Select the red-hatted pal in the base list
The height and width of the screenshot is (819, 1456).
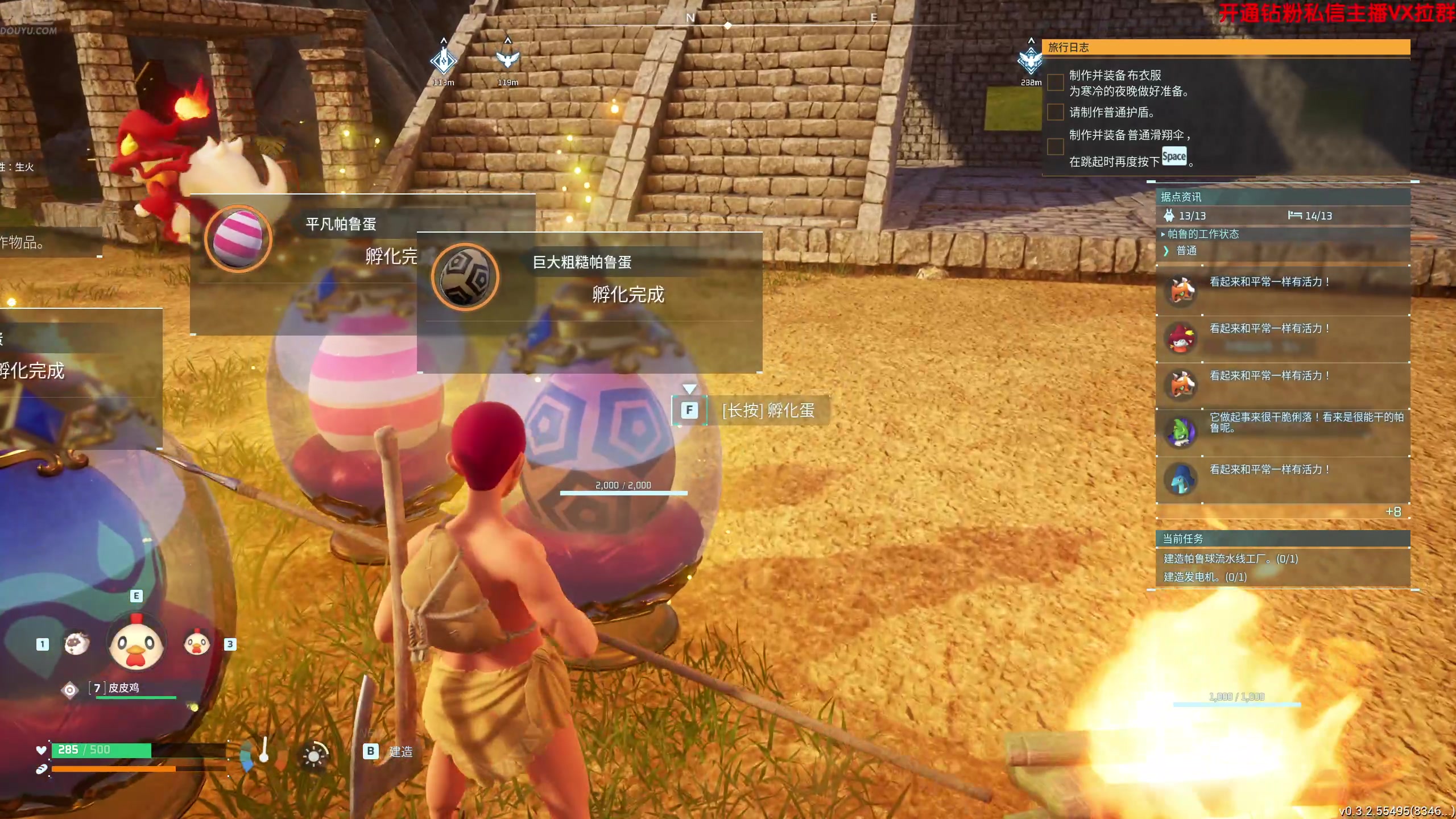pyautogui.click(x=1181, y=338)
